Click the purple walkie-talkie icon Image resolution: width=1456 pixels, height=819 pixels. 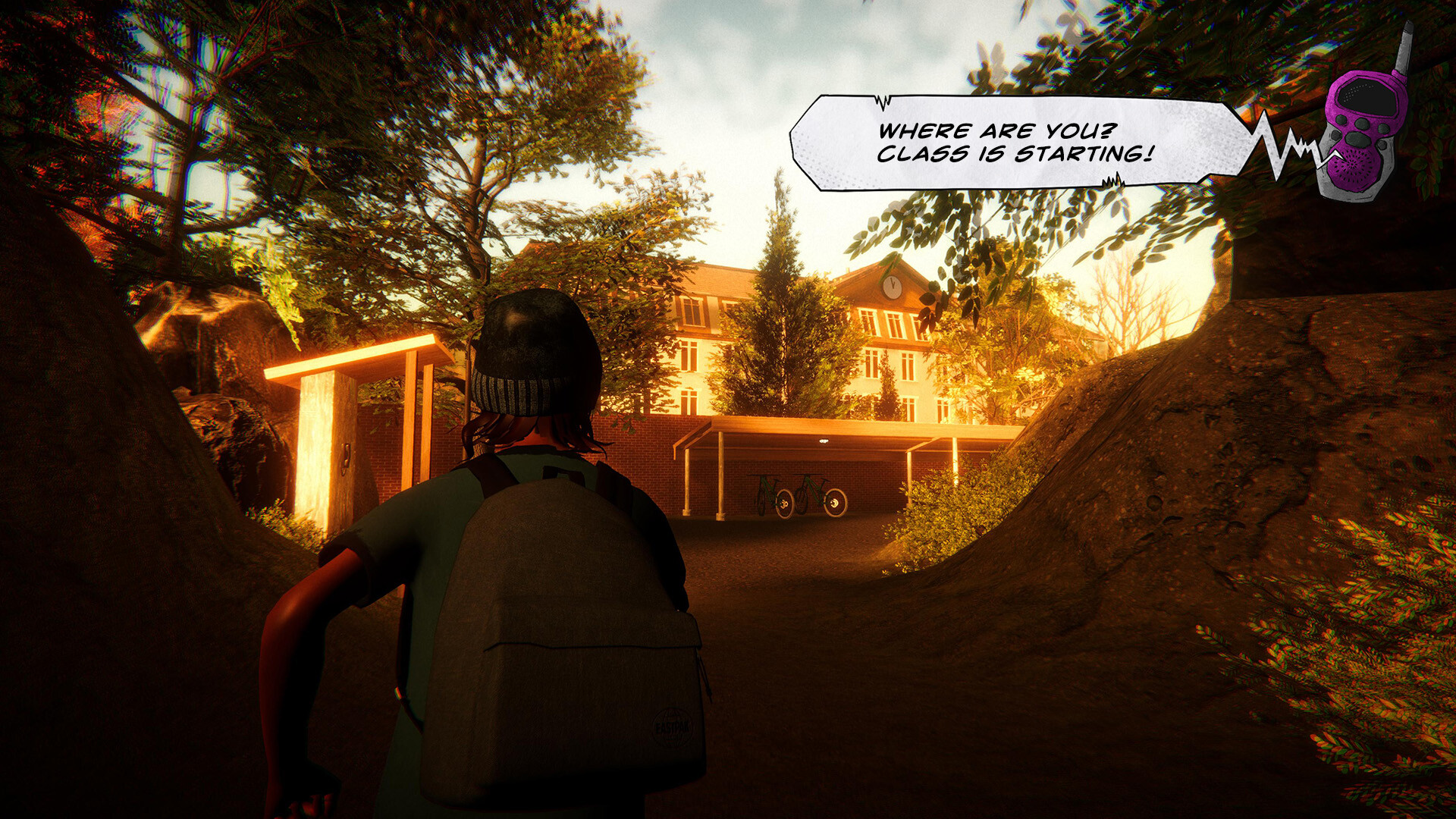point(1363,129)
